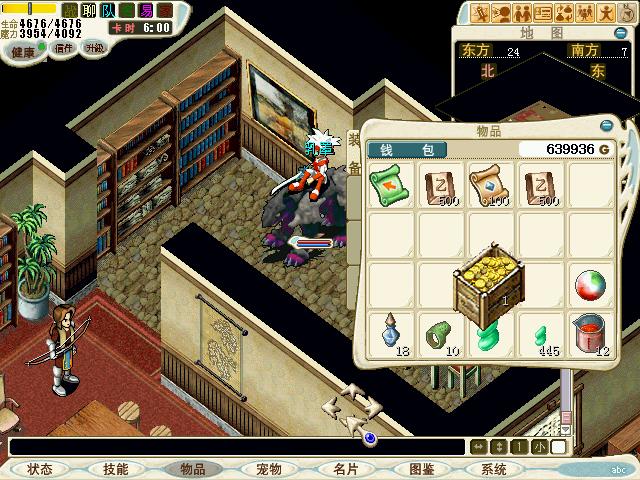This screenshot has width=640, height=480.
Task: Toggle the 物品 items menu button
Action: pos(192,469)
